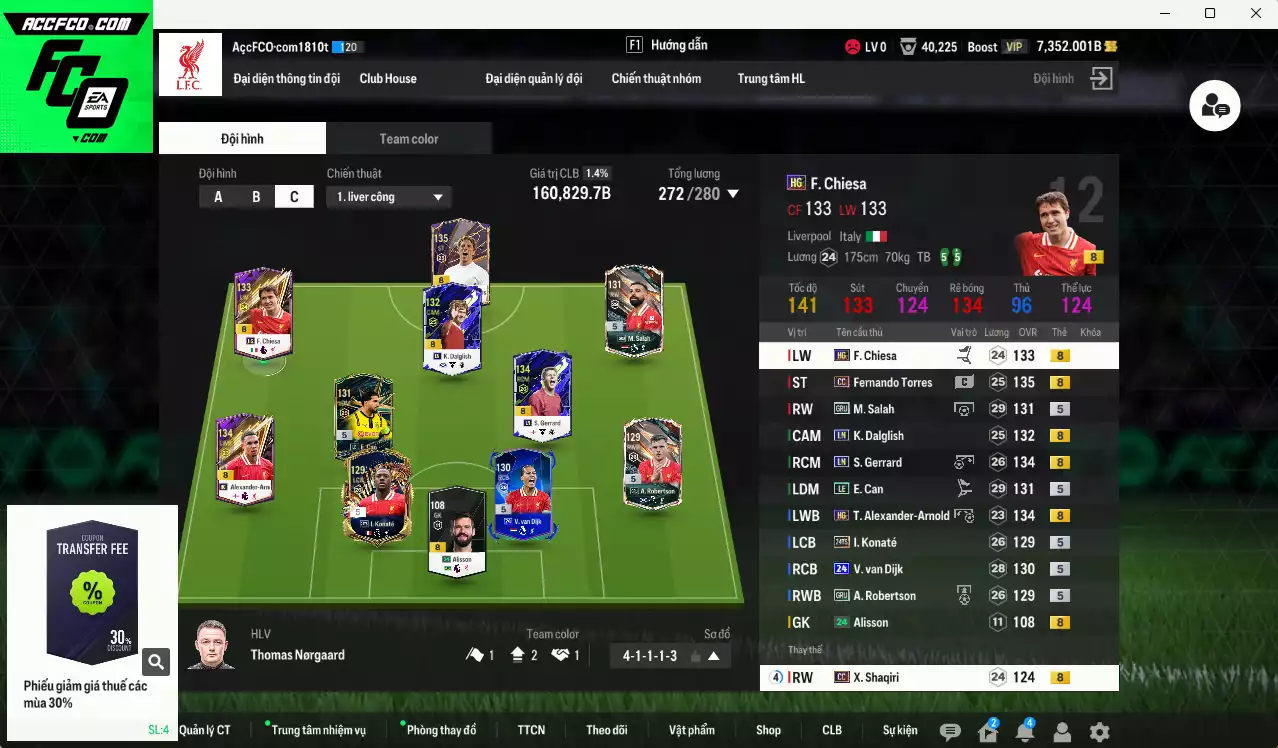Open Trung tâm HL menu
1278x748 pixels.
coord(771,78)
